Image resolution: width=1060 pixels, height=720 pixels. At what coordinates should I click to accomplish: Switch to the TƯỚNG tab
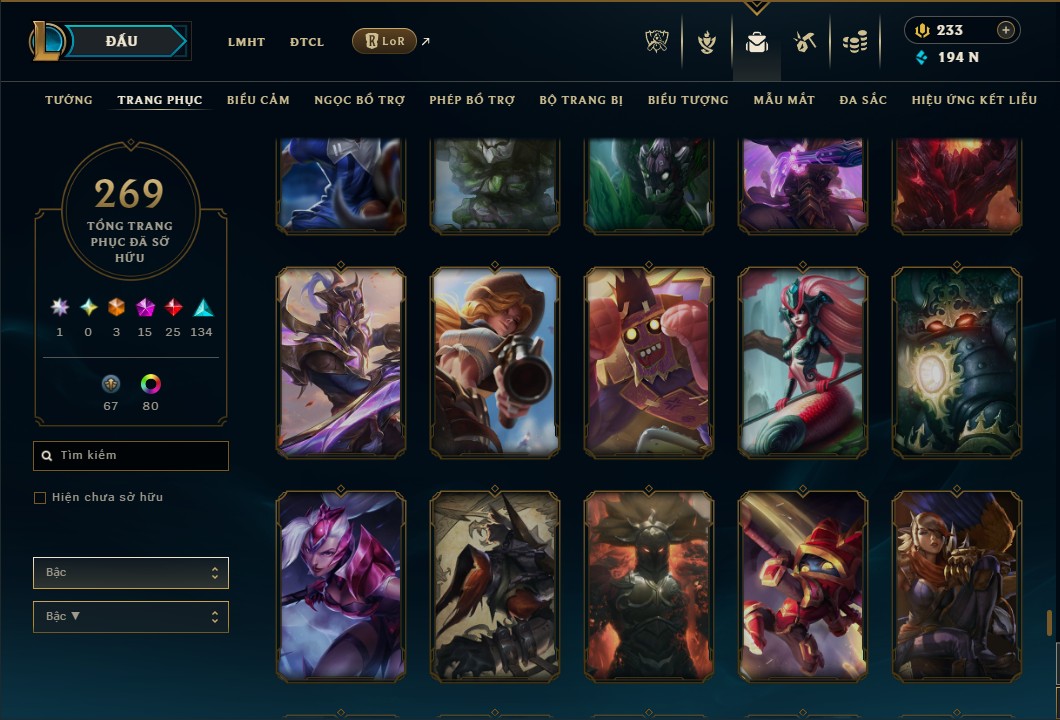click(69, 100)
